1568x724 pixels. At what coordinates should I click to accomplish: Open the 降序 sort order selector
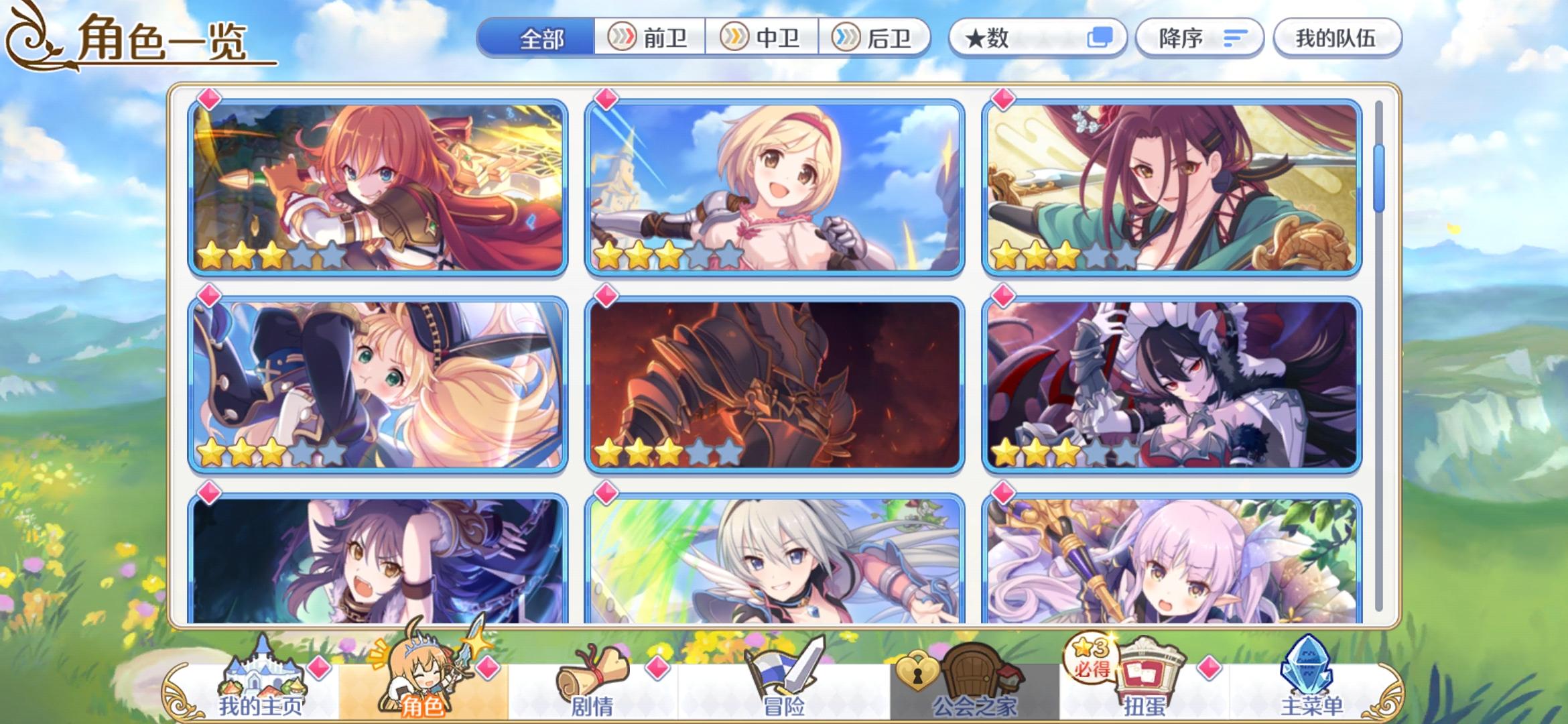point(1199,38)
